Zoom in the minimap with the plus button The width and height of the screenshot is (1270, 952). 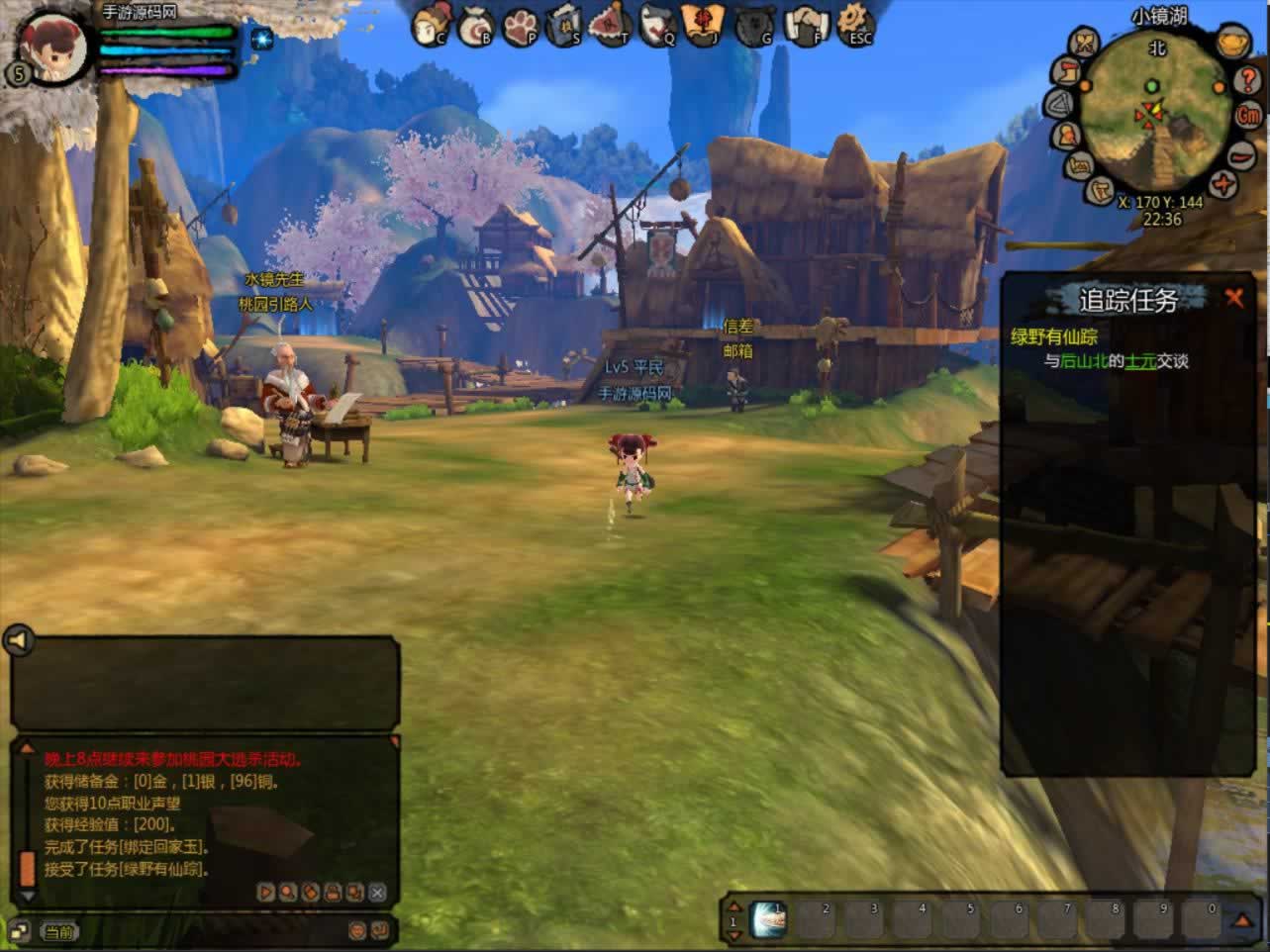point(1224,184)
